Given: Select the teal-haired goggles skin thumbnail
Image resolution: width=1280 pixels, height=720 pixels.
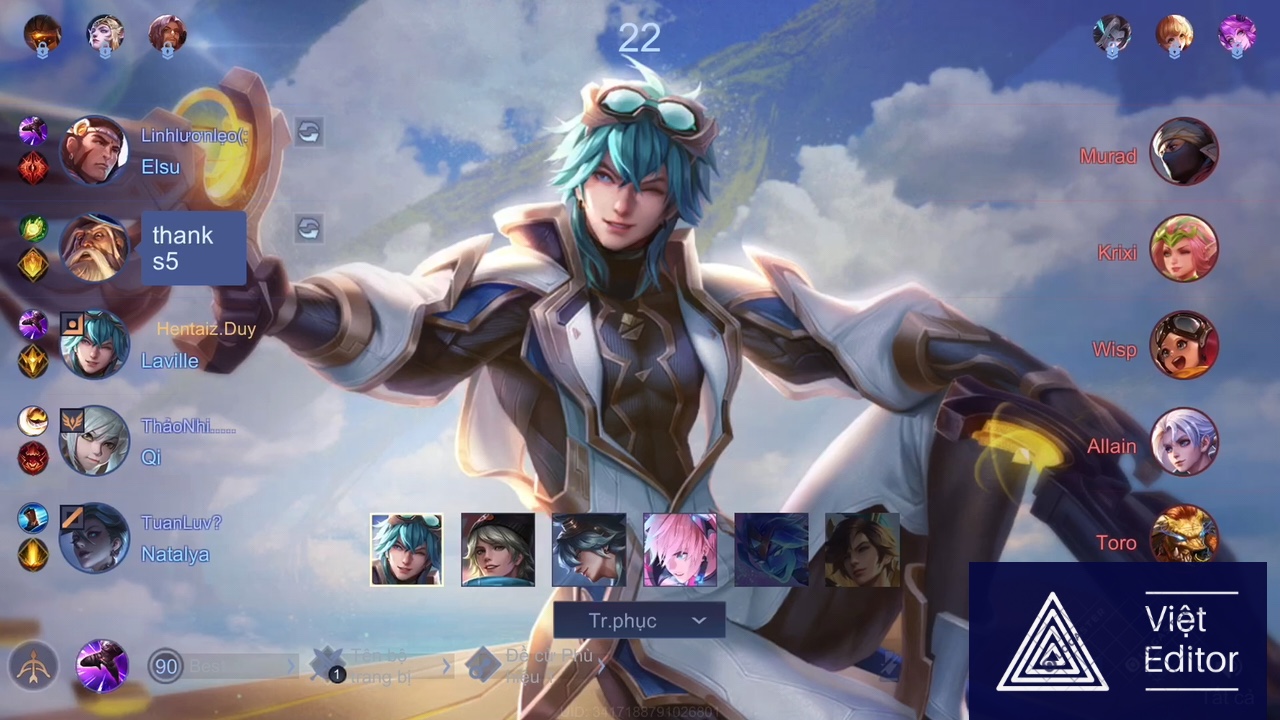Looking at the screenshot, I should coord(406,549).
